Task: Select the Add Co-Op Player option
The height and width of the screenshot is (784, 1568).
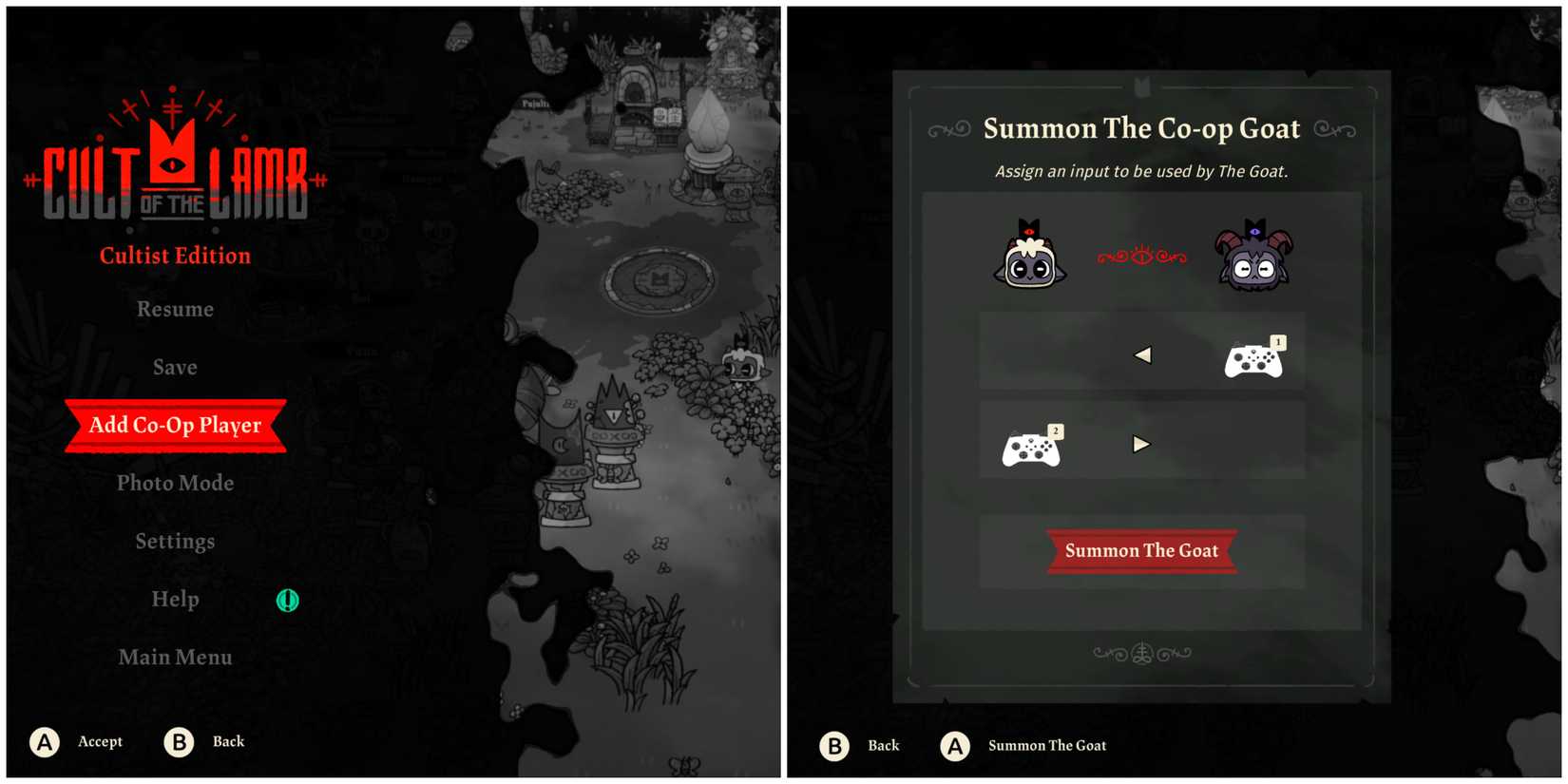Action: (x=175, y=426)
